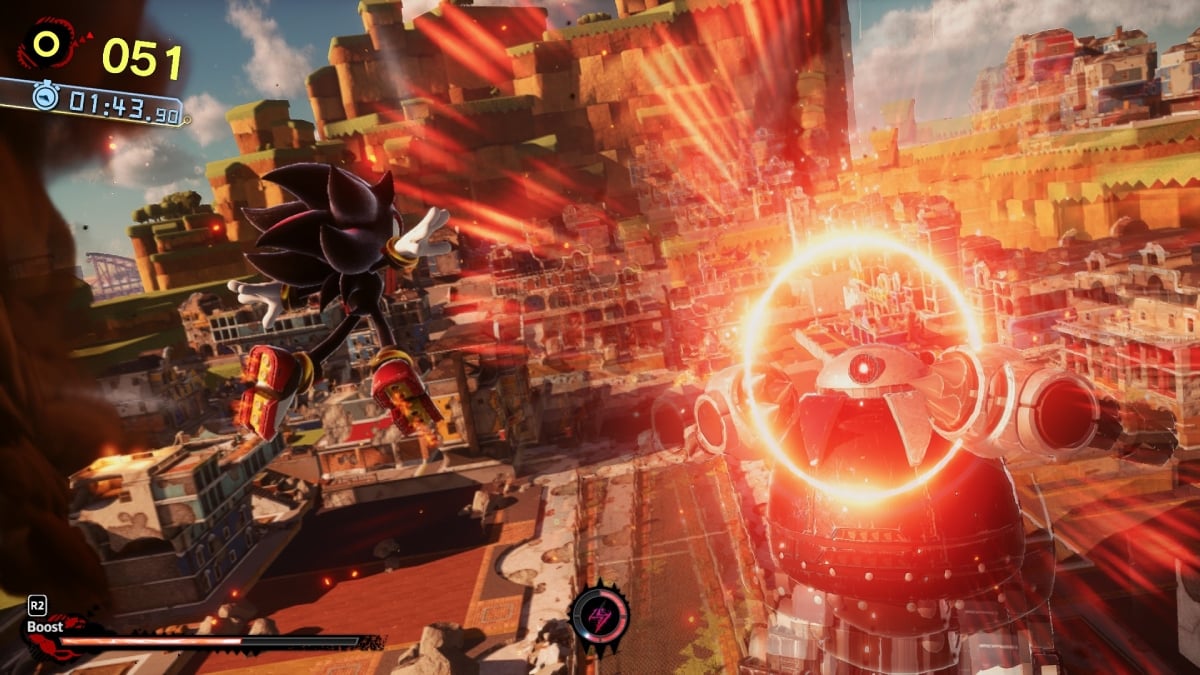This screenshot has height=675, width=1200.
Task: Activate the Chaos Control lightning gauge icon
Action: [x=600, y=616]
